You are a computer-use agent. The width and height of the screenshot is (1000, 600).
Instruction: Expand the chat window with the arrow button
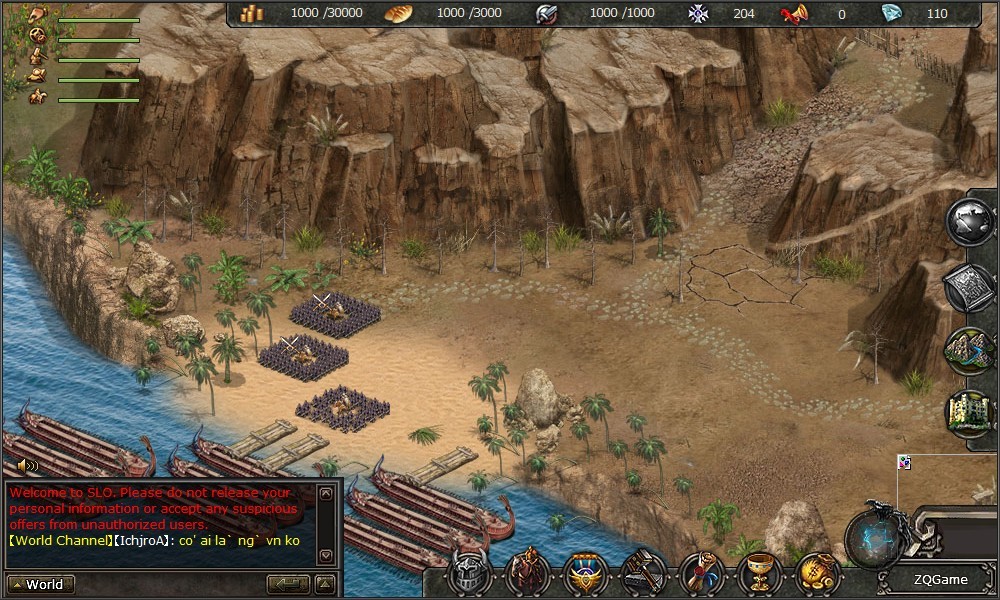pos(325,584)
